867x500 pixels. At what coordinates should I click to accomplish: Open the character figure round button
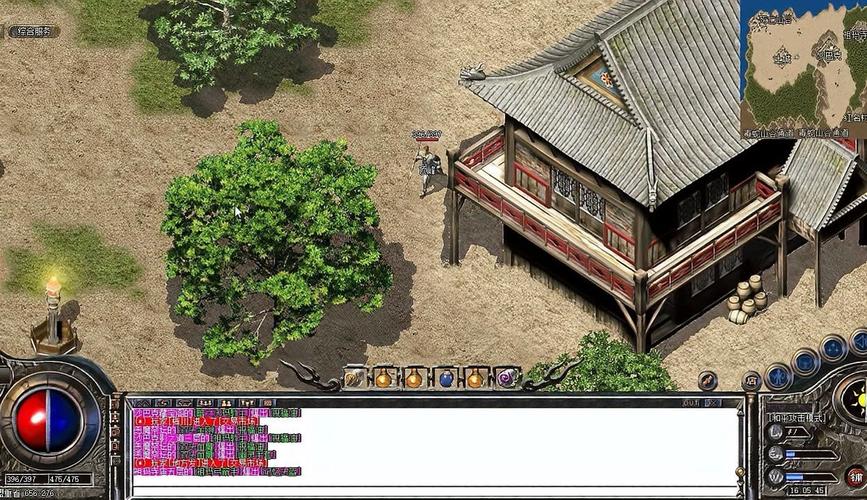pyautogui.click(x=779, y=377)
